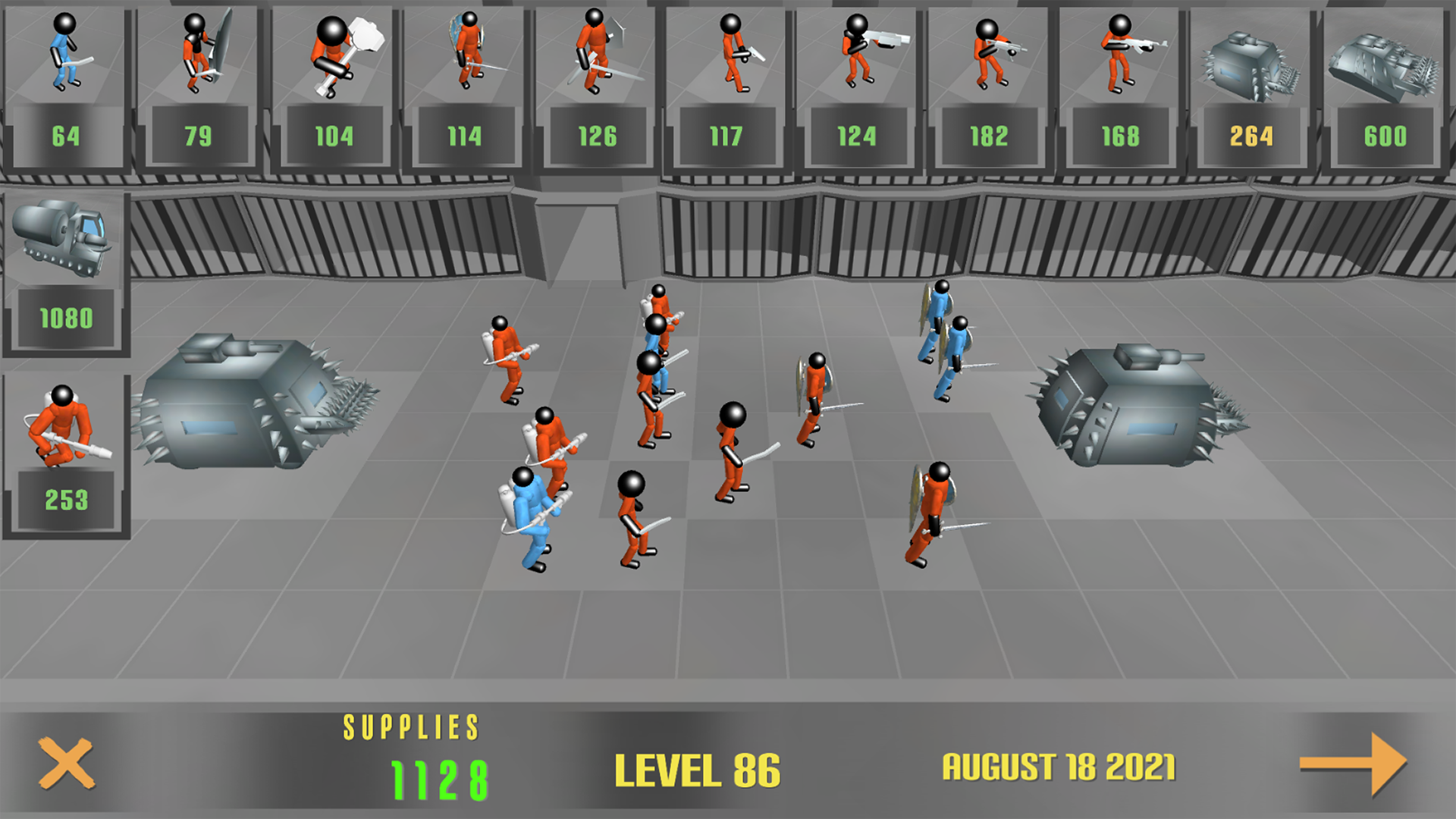Click the Level 86 label
This screenshot has height=819, width=1456.
click(x=699, y=770)
